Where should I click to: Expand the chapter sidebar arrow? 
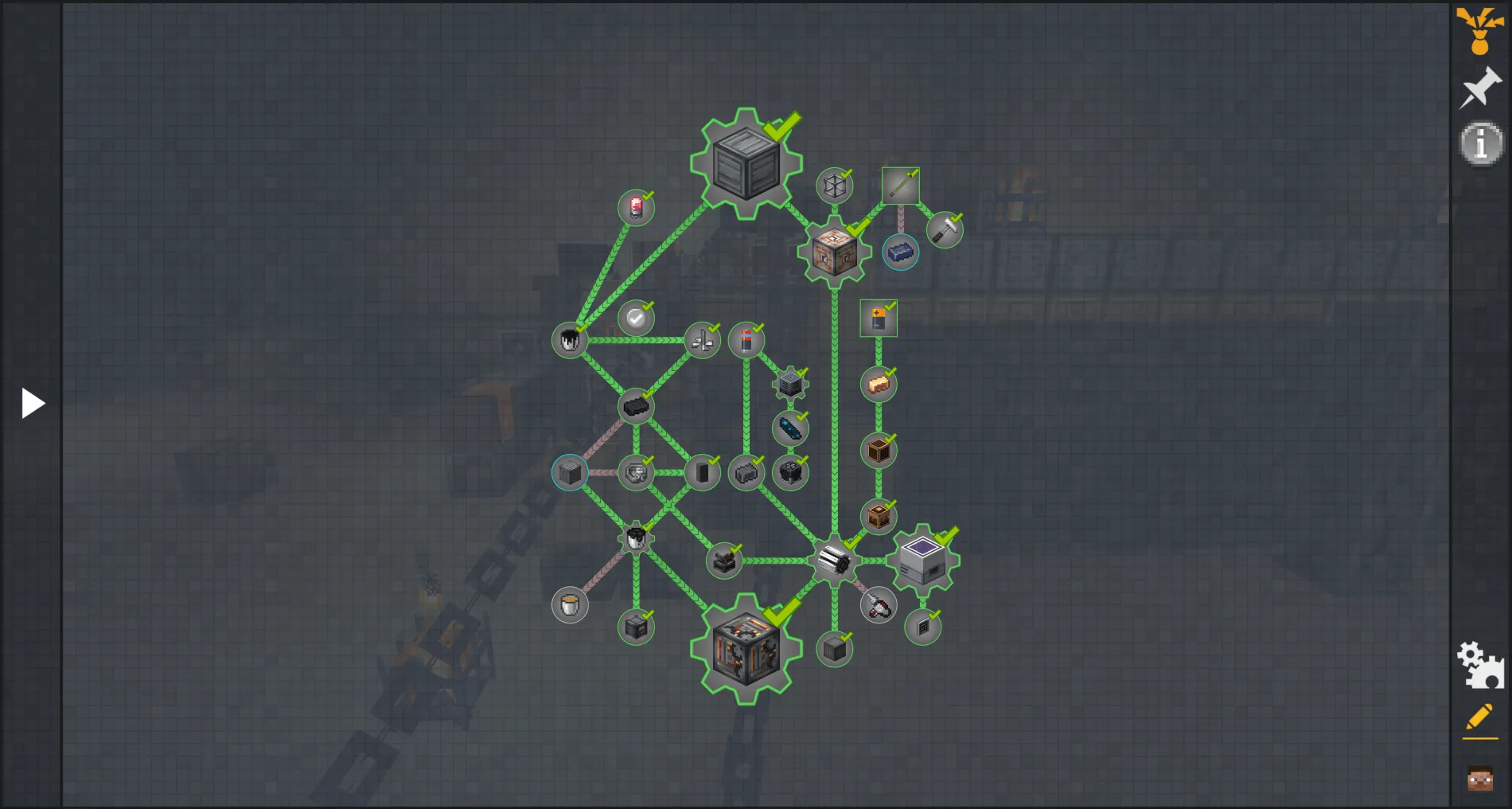(x=32, y=403)
